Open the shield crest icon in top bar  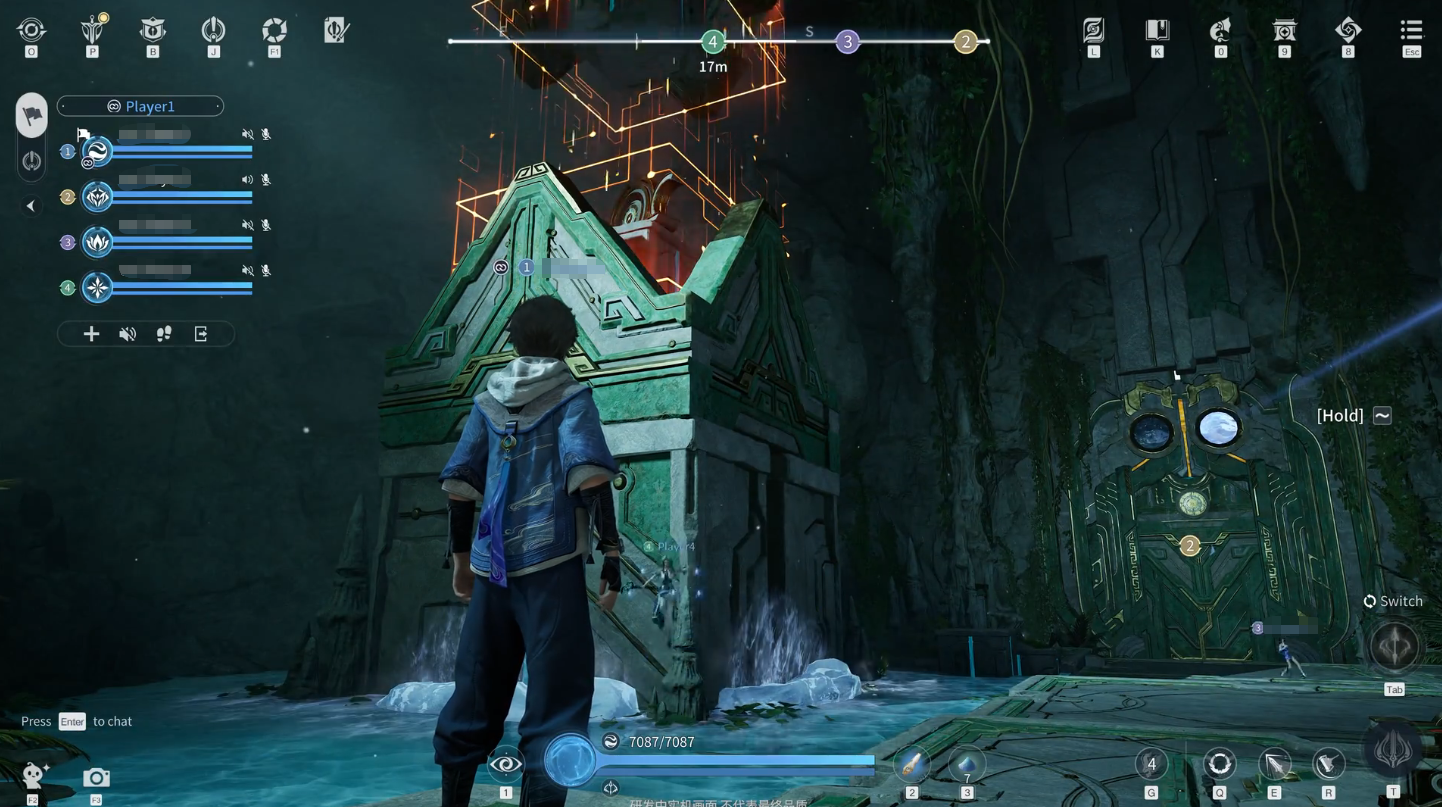point(152,29)
